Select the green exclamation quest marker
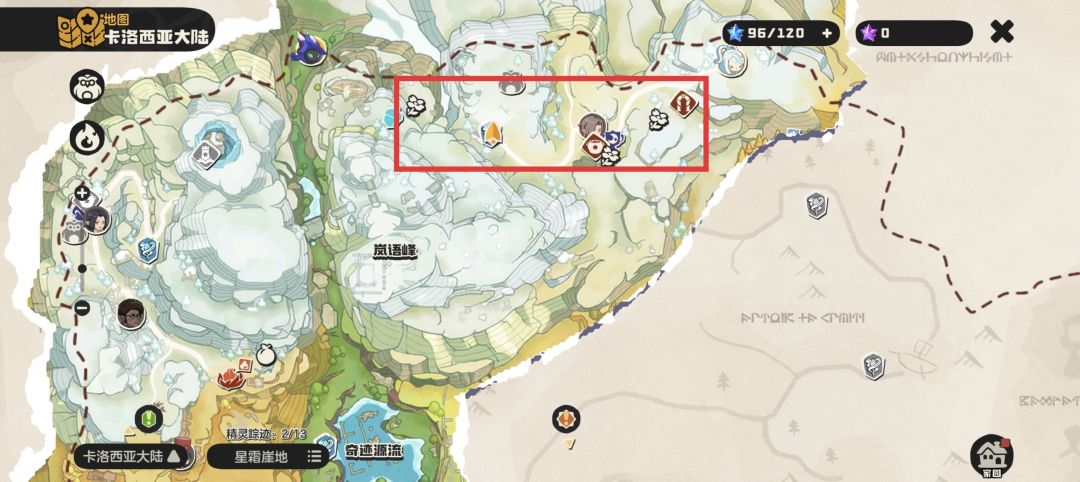The height and width of the screenshot is (482, 1080). click(x=150, y=417)
